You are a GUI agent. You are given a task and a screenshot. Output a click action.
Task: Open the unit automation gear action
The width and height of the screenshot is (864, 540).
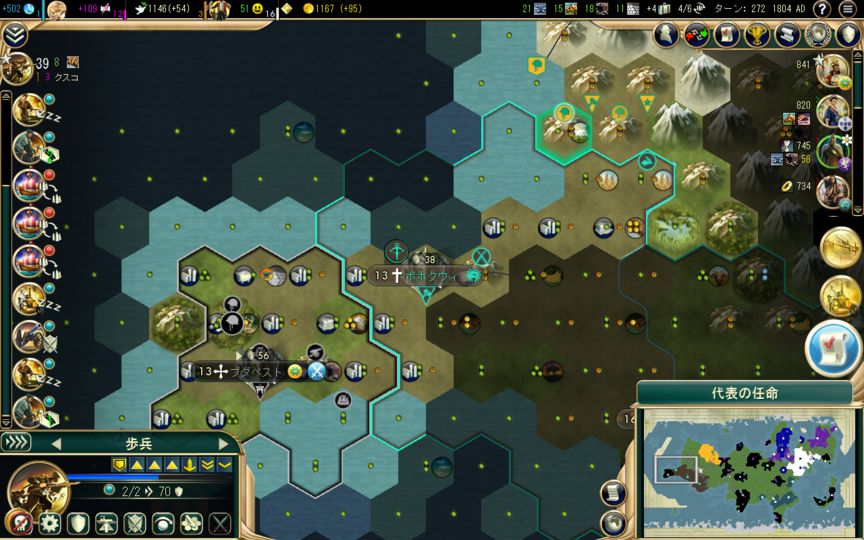click(x=50, y=522)
